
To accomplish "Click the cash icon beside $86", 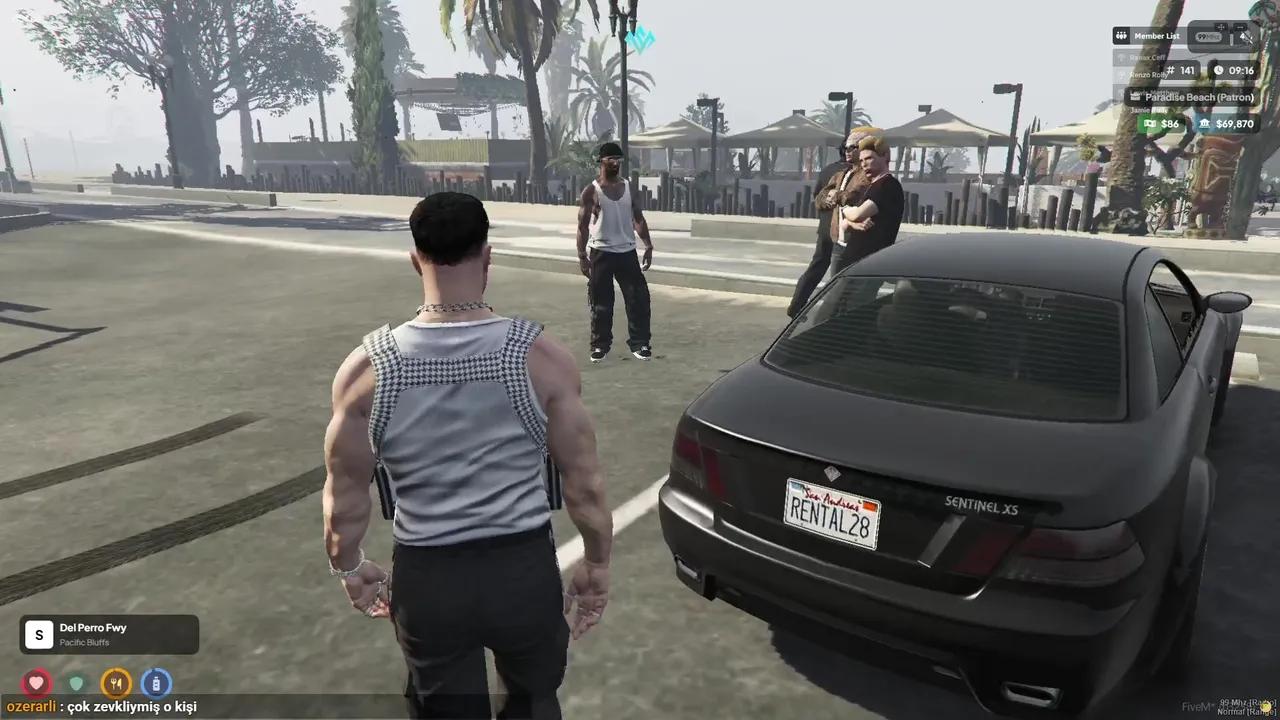I will click(x=1150, y=123).
